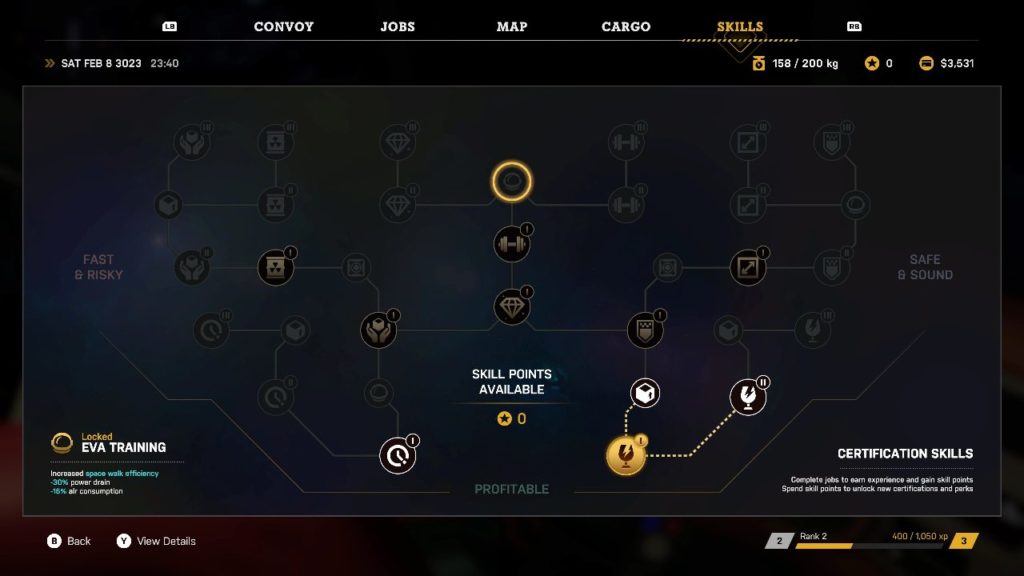The width and height of the screenshot is (1024, 576).
Task: Pick the highlighted radioactive barrel skill node
Action: pos(276,267)
